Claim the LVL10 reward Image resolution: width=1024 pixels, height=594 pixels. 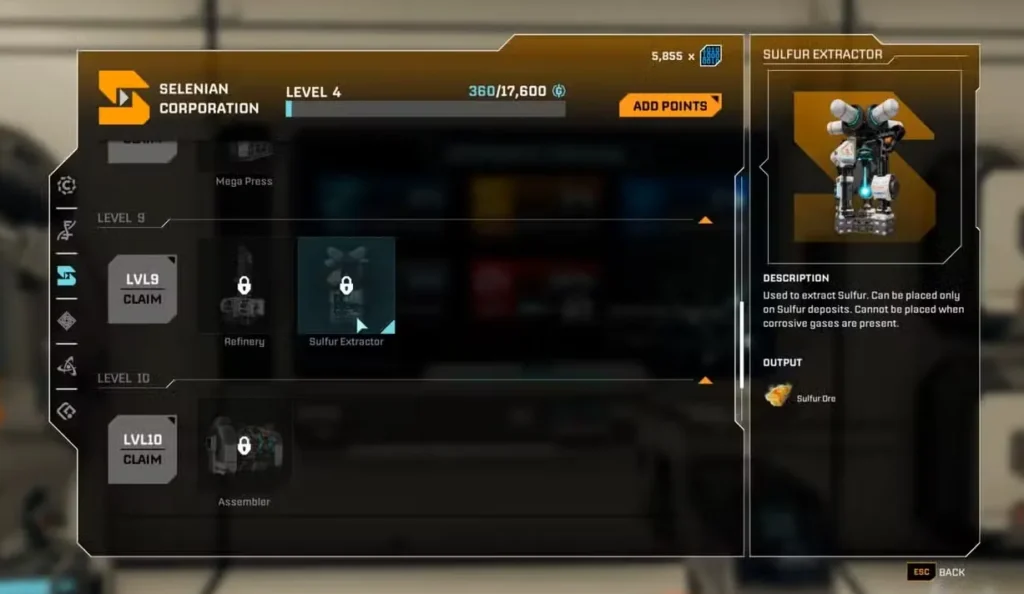point(142,449)
